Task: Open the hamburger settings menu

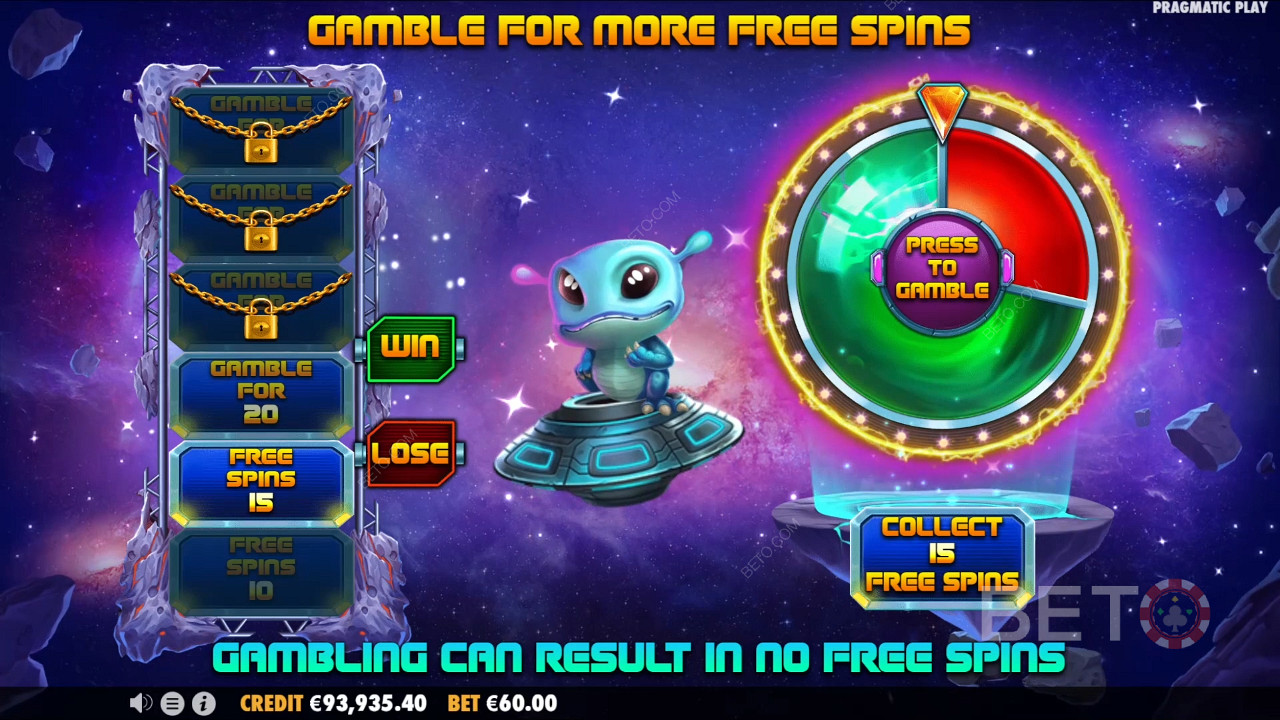Action: tap(172, 703)
